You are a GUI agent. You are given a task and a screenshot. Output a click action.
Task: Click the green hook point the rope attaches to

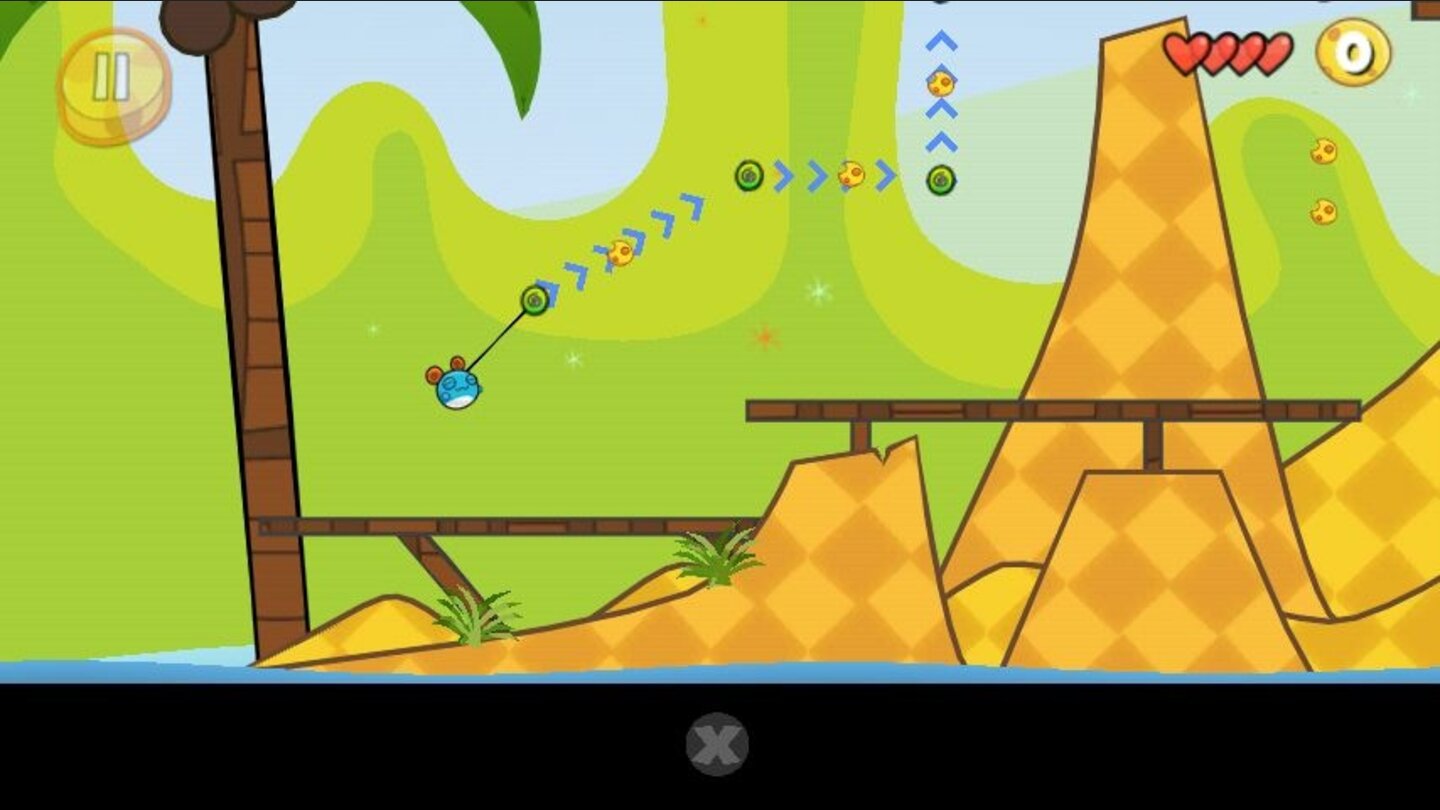pyautogui.click(x=534, y=298)
